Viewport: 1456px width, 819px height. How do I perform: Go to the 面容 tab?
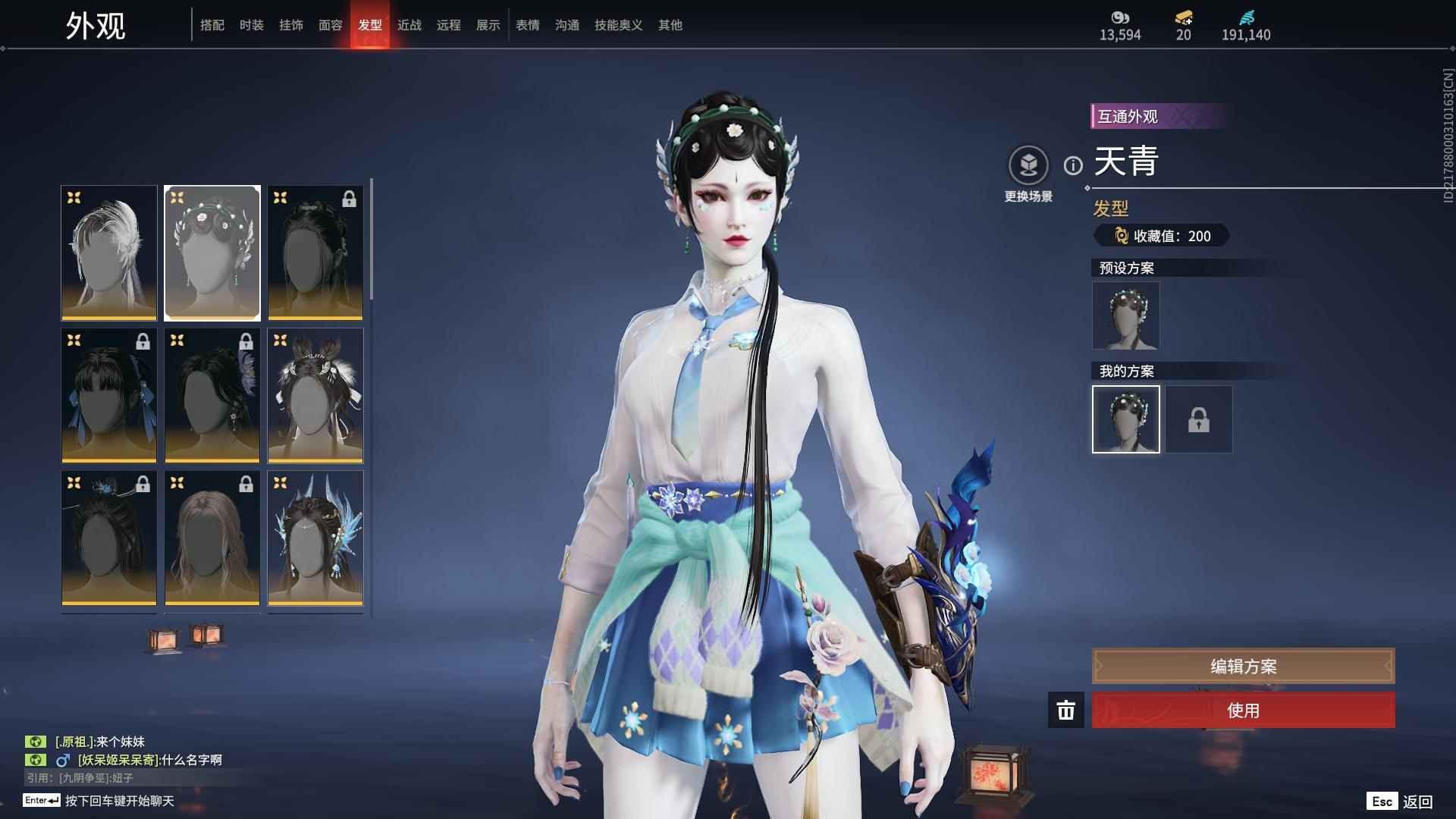(331, 25)
